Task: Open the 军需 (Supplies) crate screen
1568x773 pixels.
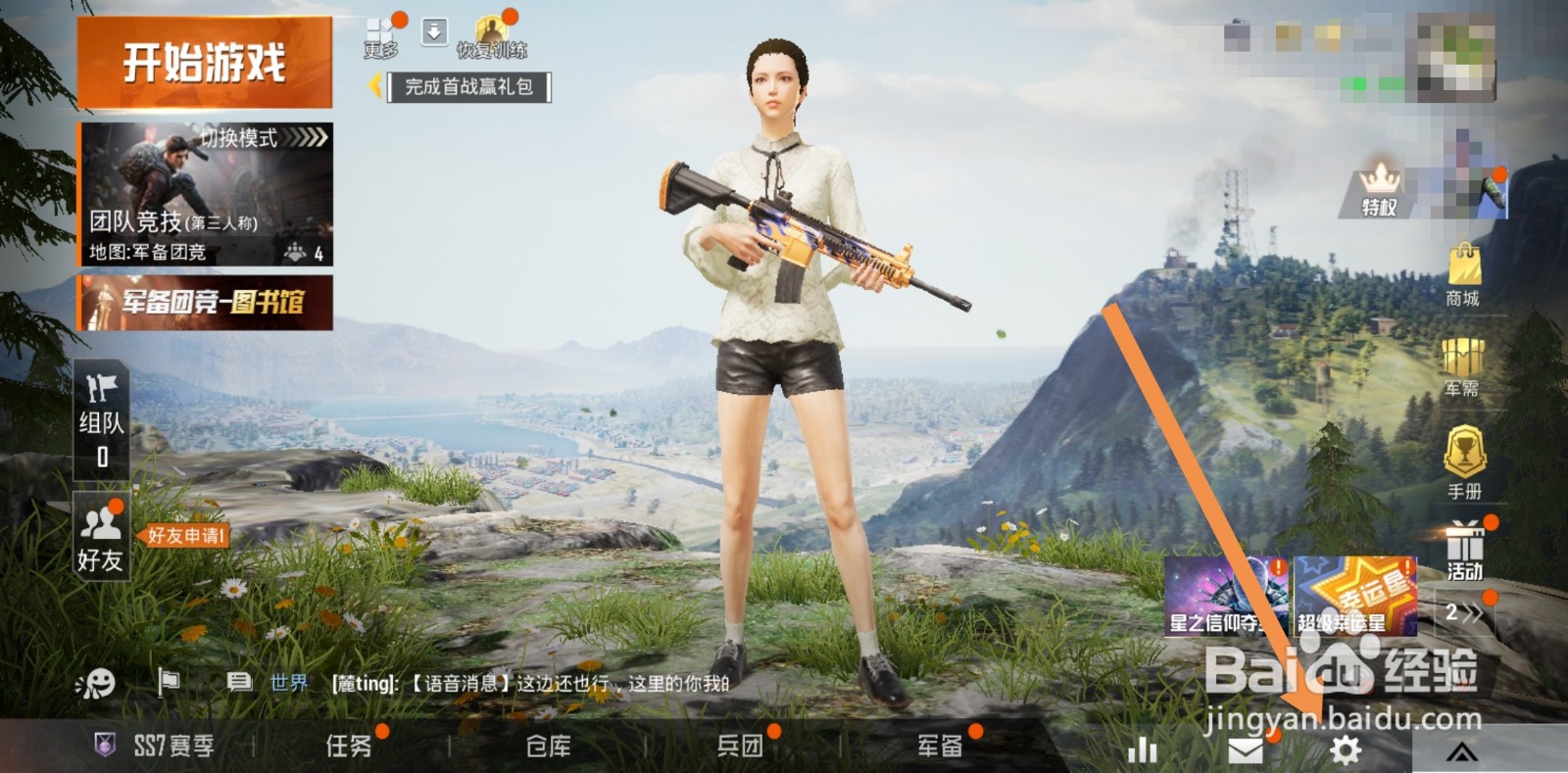Action: pos(1462,358)
